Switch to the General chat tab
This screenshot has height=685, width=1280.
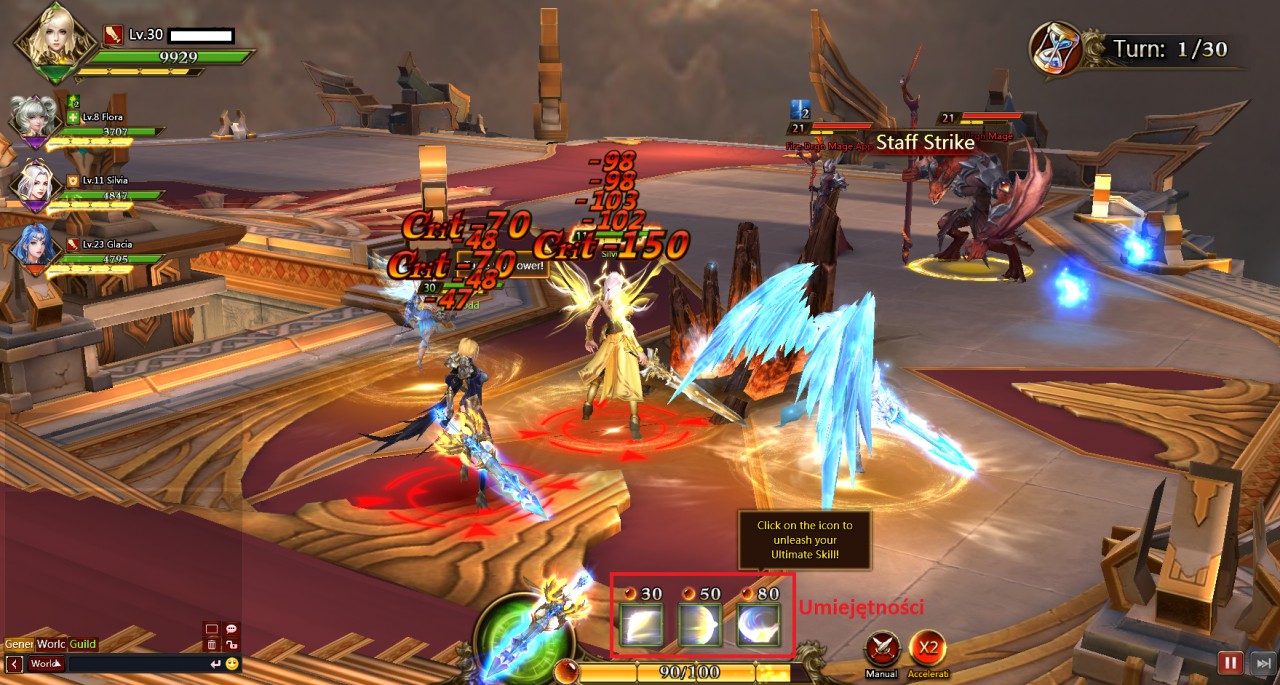point(18,644)
